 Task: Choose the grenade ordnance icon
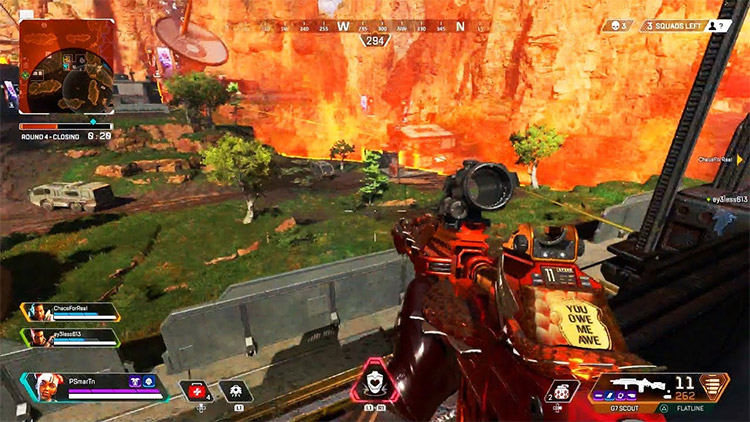point(562,391)
